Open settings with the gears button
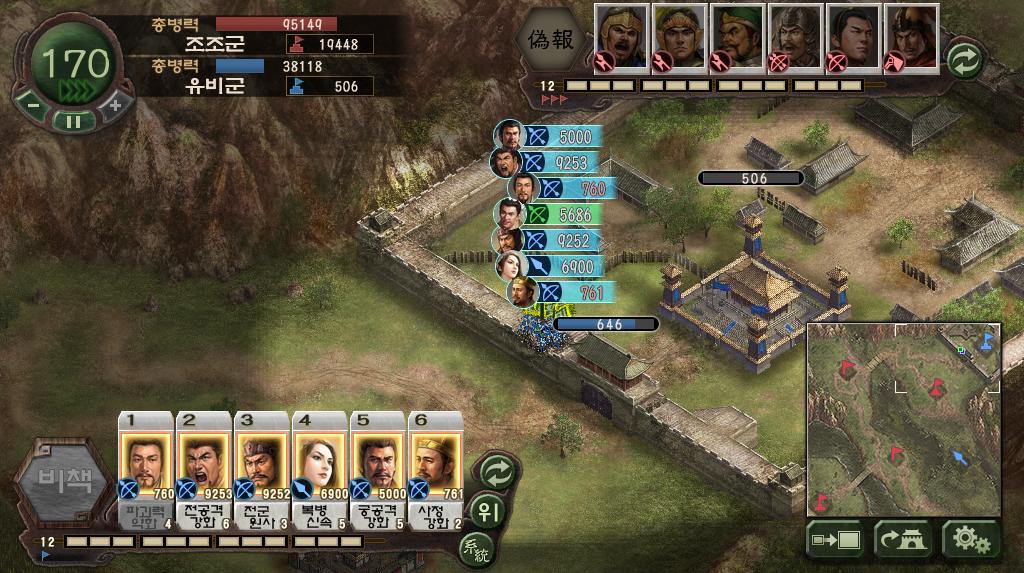 click(970, 541)
